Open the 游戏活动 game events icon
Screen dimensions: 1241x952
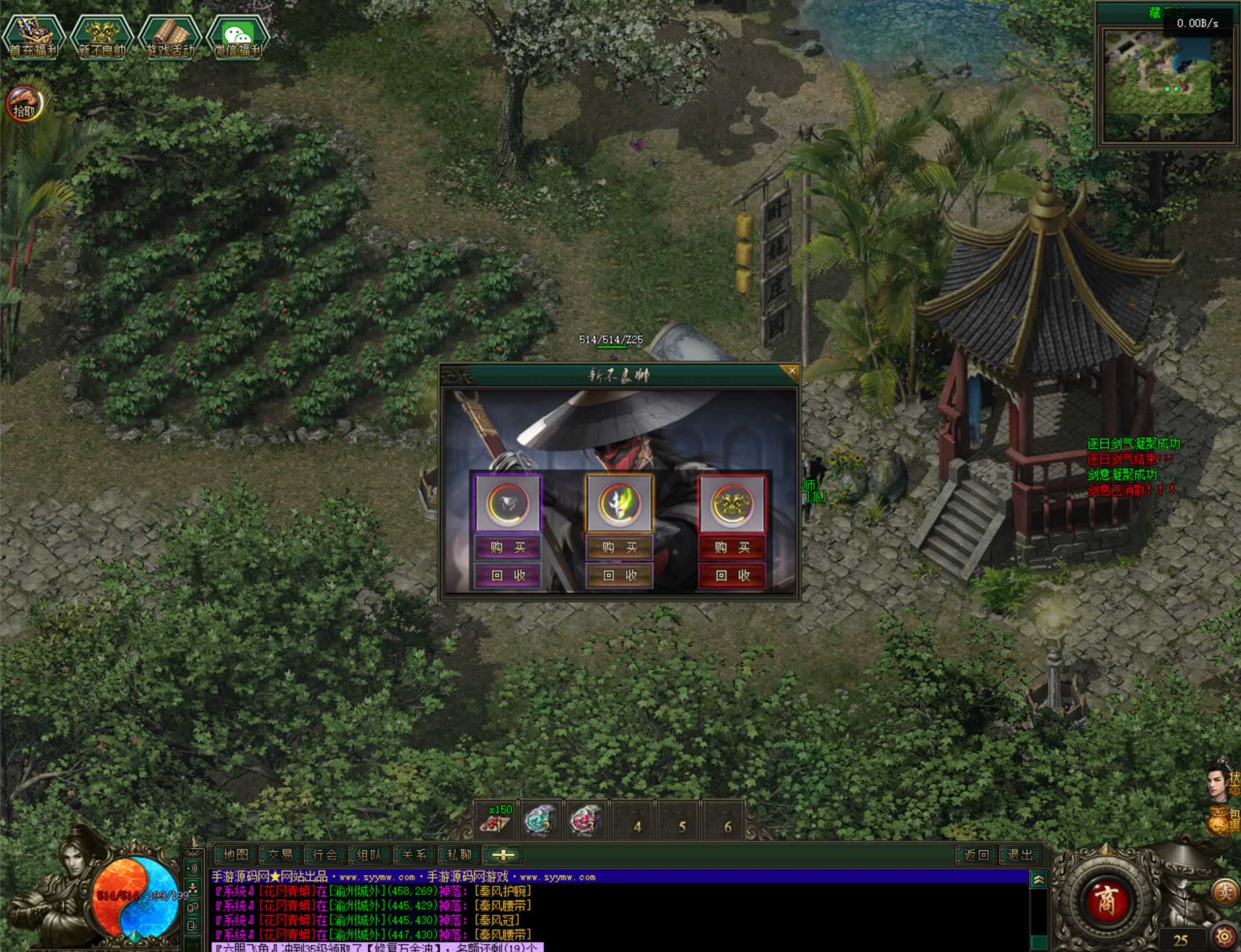[x=170, y=37]
